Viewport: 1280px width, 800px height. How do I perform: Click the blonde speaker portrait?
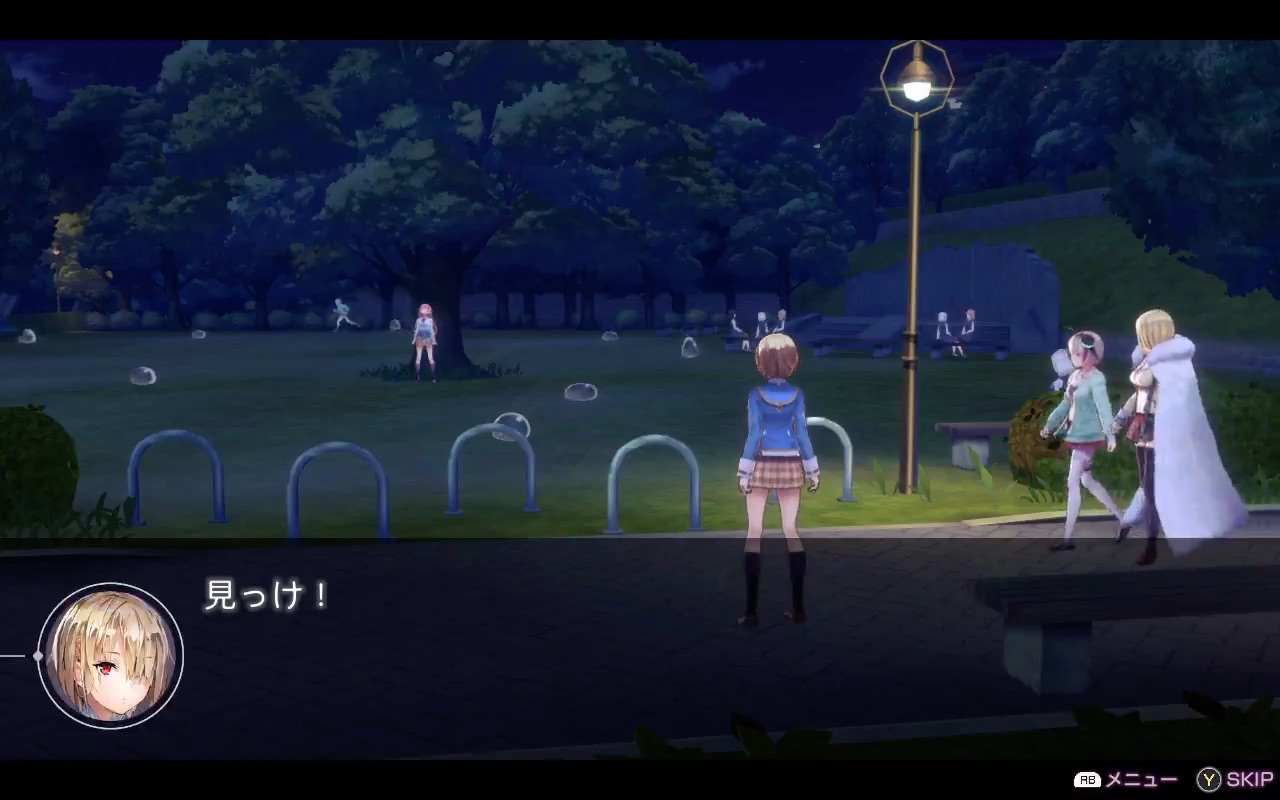click(x=111, y=655)
